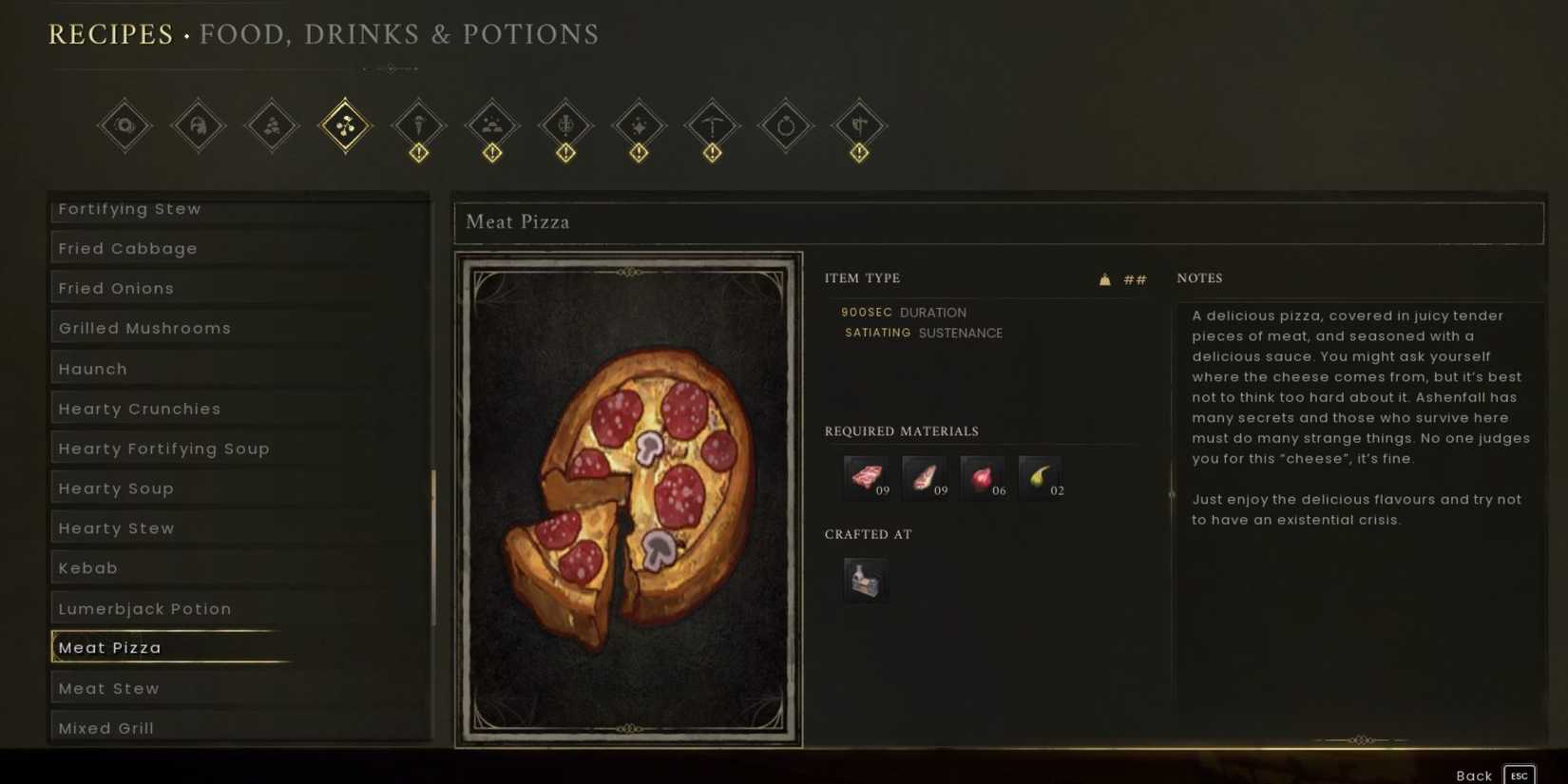Select the yellow gourd ingredient showing 02

pos(1042,475)
